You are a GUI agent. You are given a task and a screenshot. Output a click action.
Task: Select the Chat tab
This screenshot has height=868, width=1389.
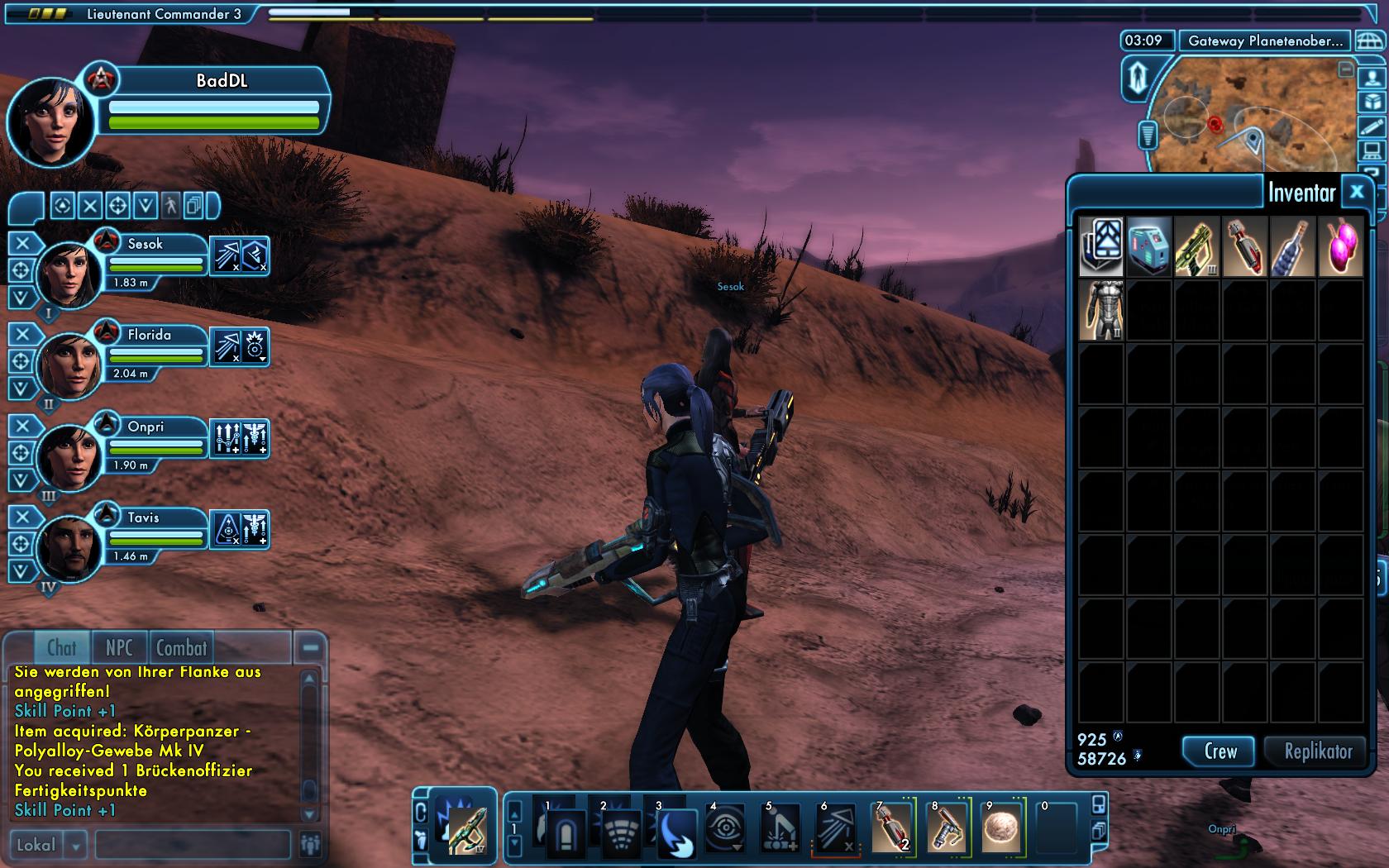tap(61, 648)
